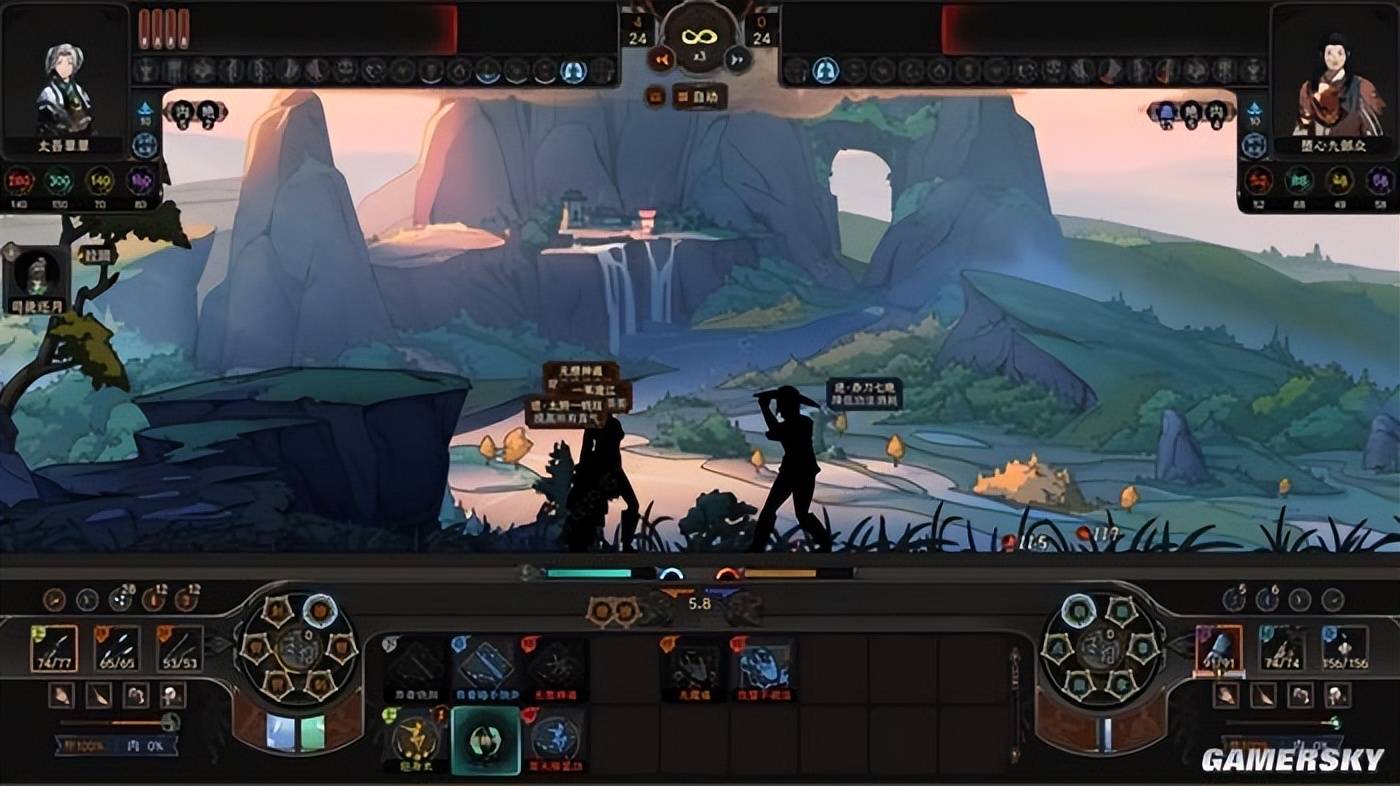The width and height of the screenshot is (1400, 786).
Task: Use the yellow running figure skill
Action: pyautogui.click(x=416, y=740)
